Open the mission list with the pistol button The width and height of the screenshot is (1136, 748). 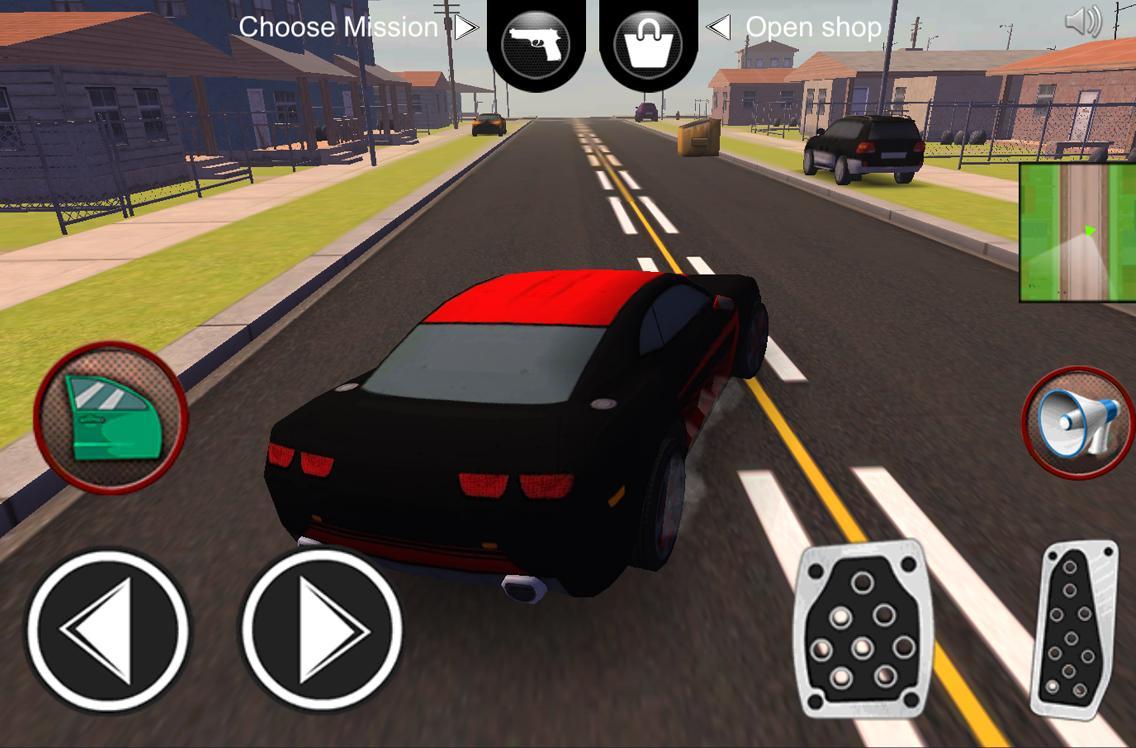point(536,44)
